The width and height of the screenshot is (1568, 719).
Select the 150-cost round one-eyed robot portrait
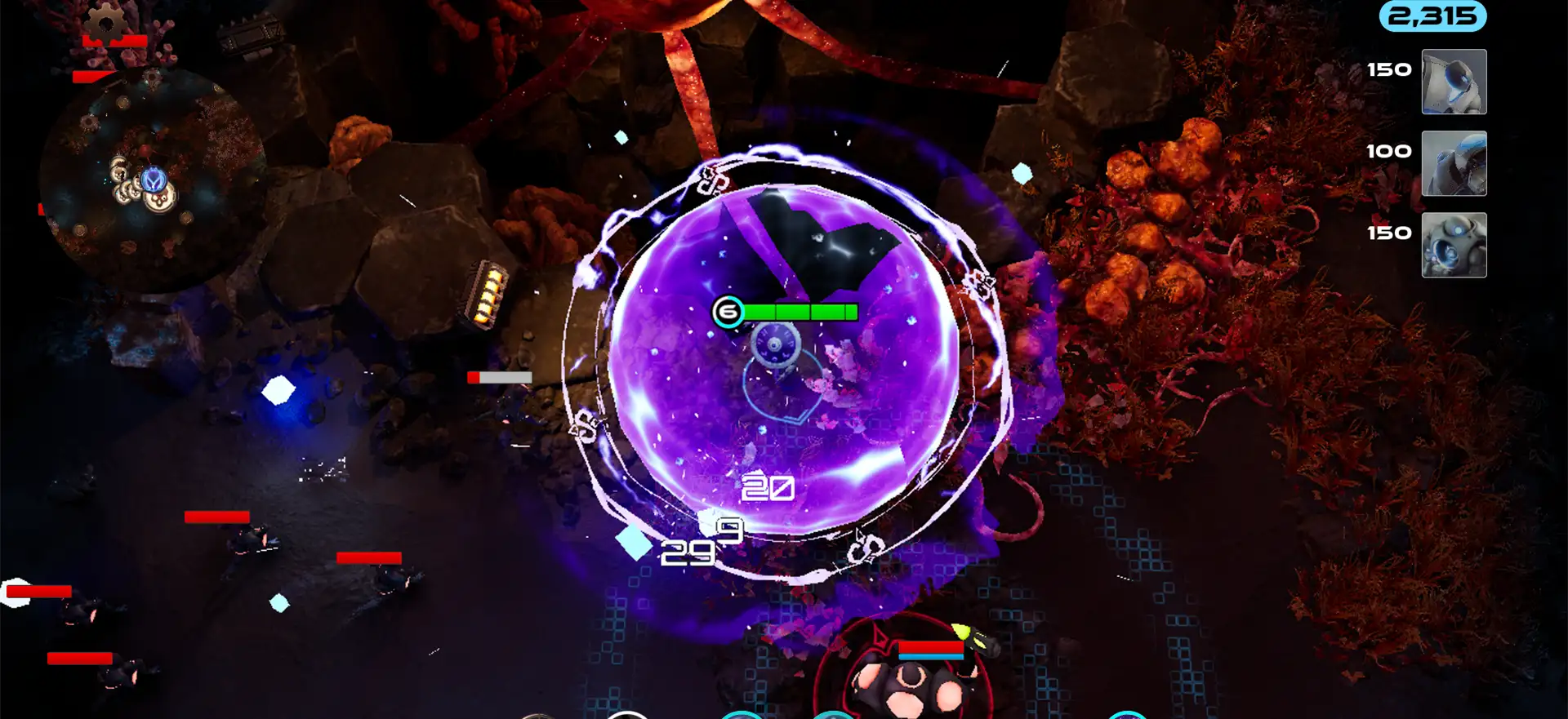click(1454, 245)
